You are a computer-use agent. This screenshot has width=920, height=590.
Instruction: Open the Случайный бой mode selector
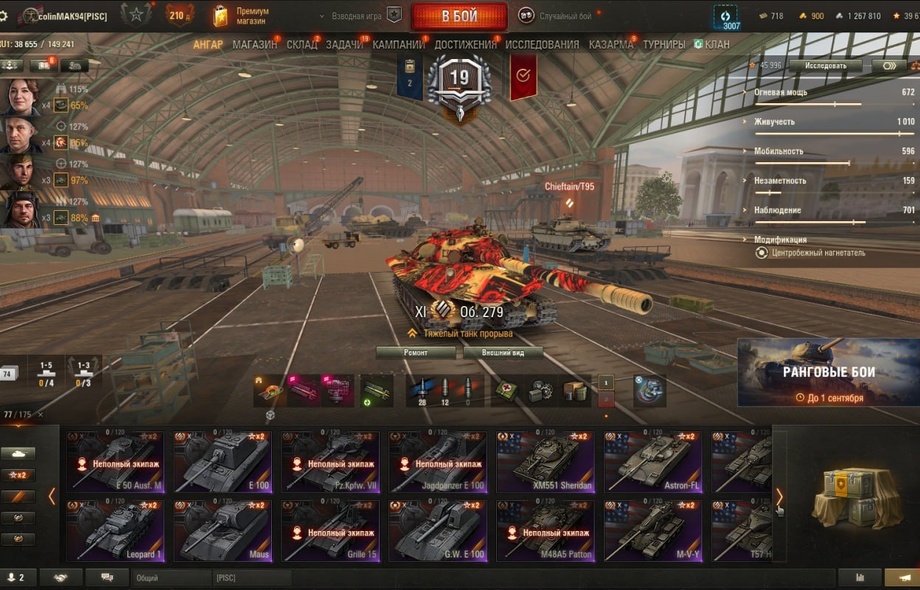click(x=556, y=16)
